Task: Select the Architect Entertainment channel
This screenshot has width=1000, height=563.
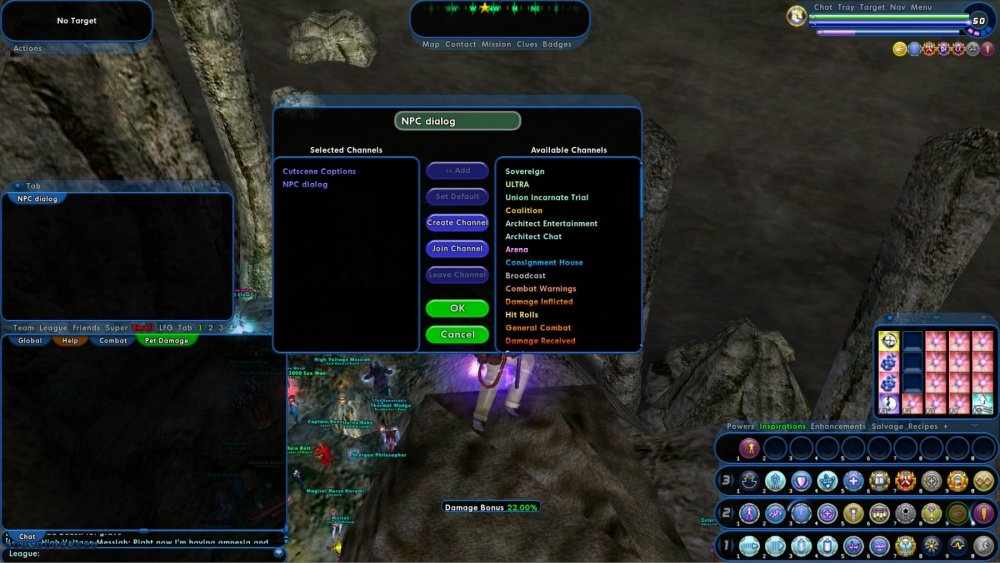Action: coord(551,224)
